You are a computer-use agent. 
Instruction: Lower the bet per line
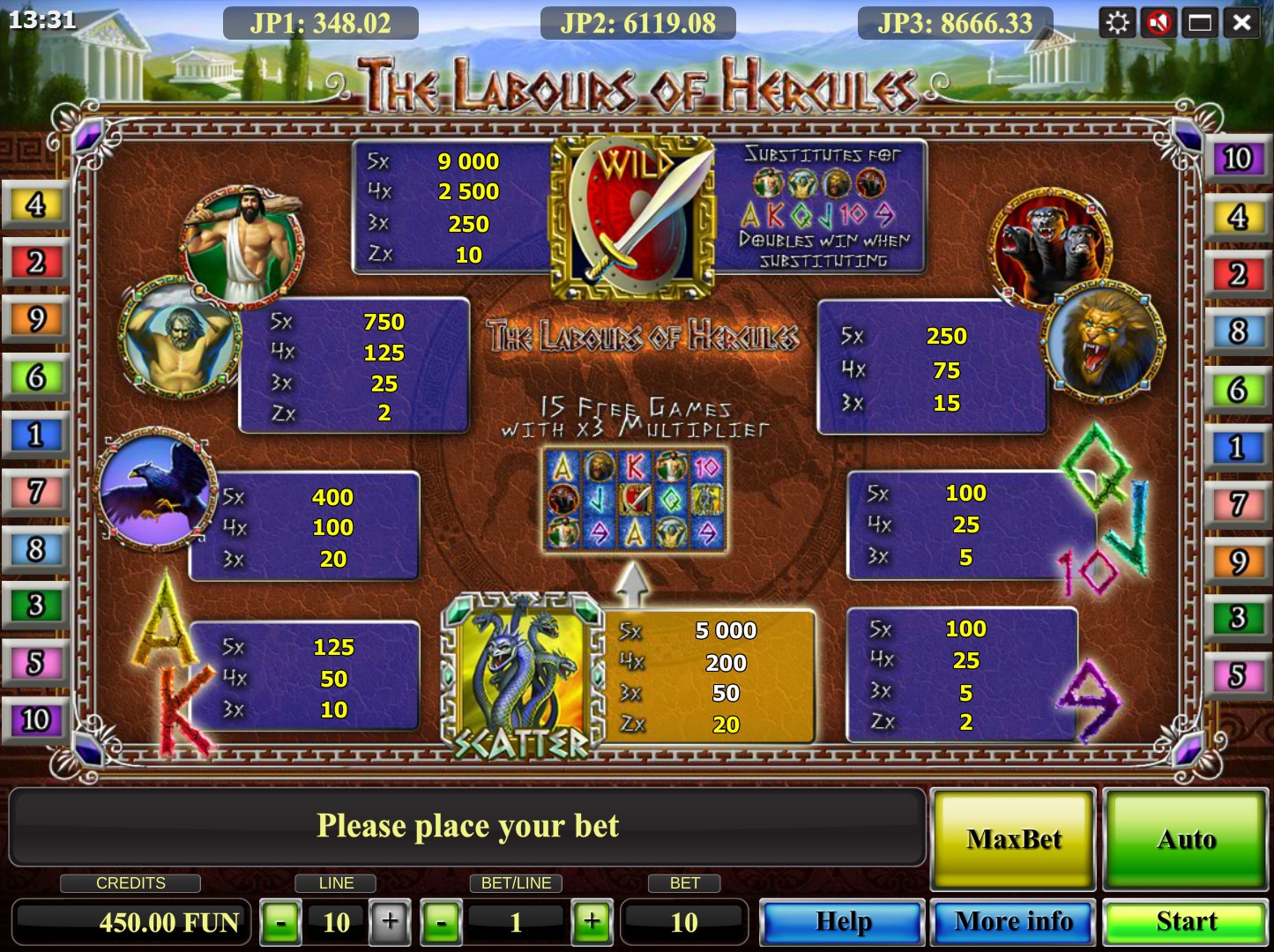click(x=442, y=923)
